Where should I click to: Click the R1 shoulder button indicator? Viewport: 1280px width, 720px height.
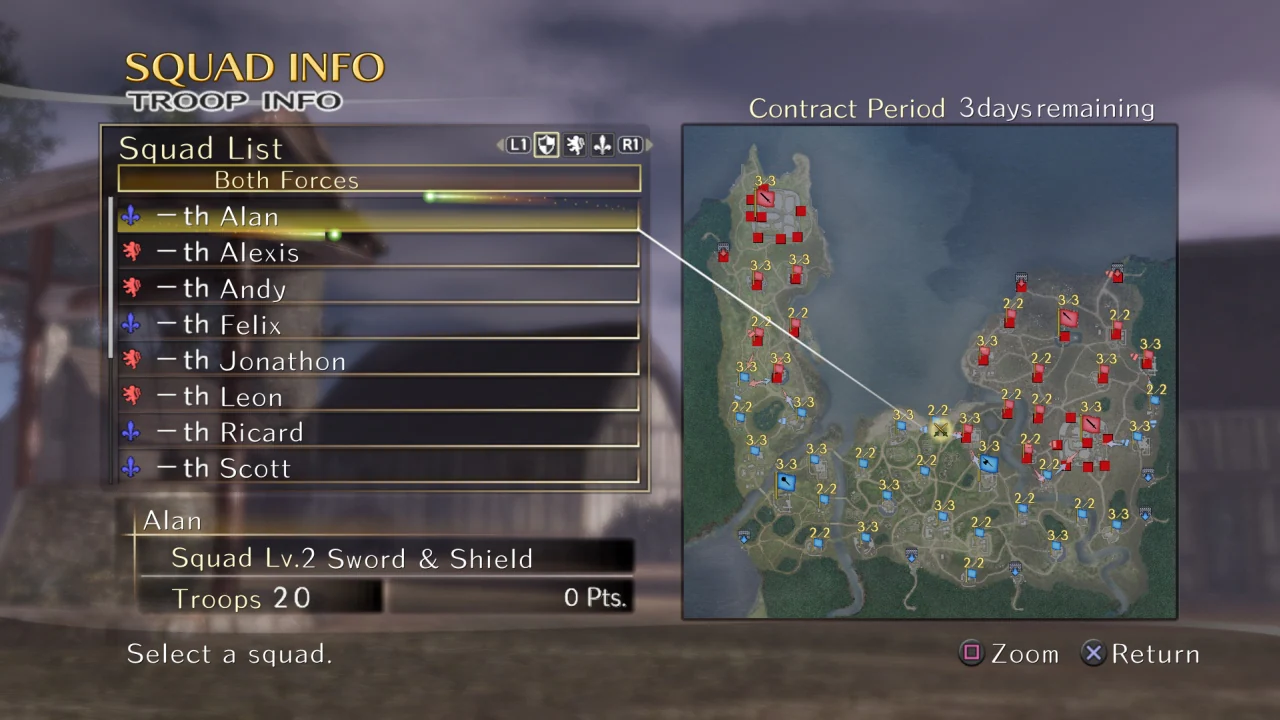[x=630, y=145]
